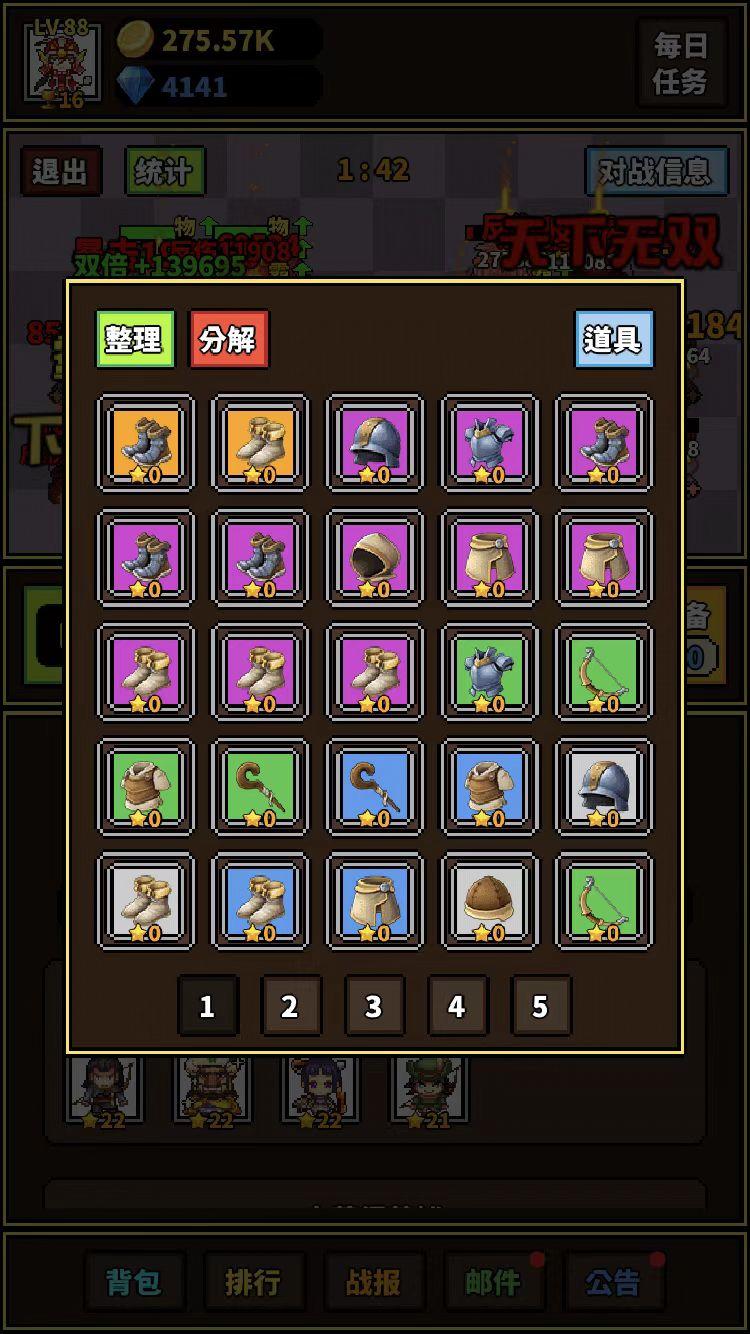Pick the brown leather cap slot

pyautogui.click(x=490, y=902)
